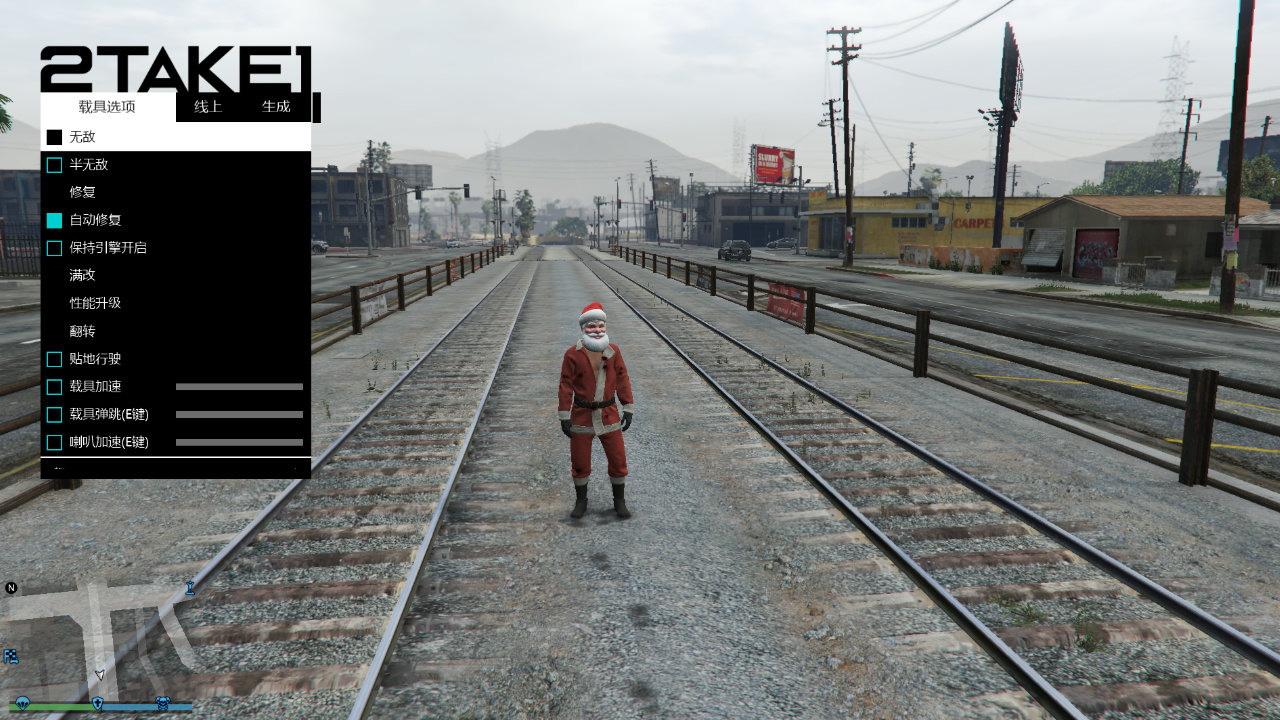Activate the 修复 repair option
The image size is (1280, 720).
(80, 192)
